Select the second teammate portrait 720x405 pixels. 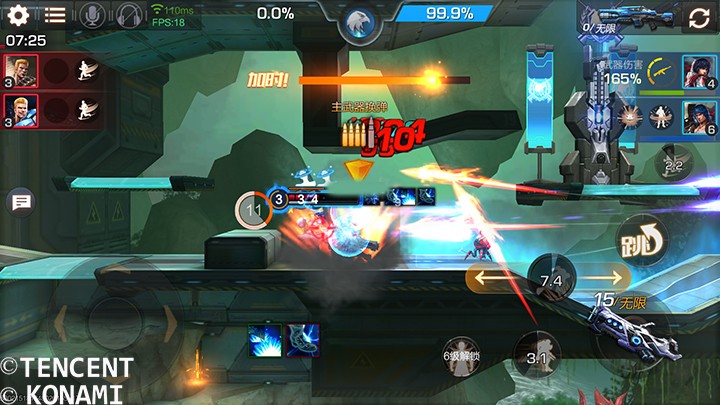tap(20, 108)
